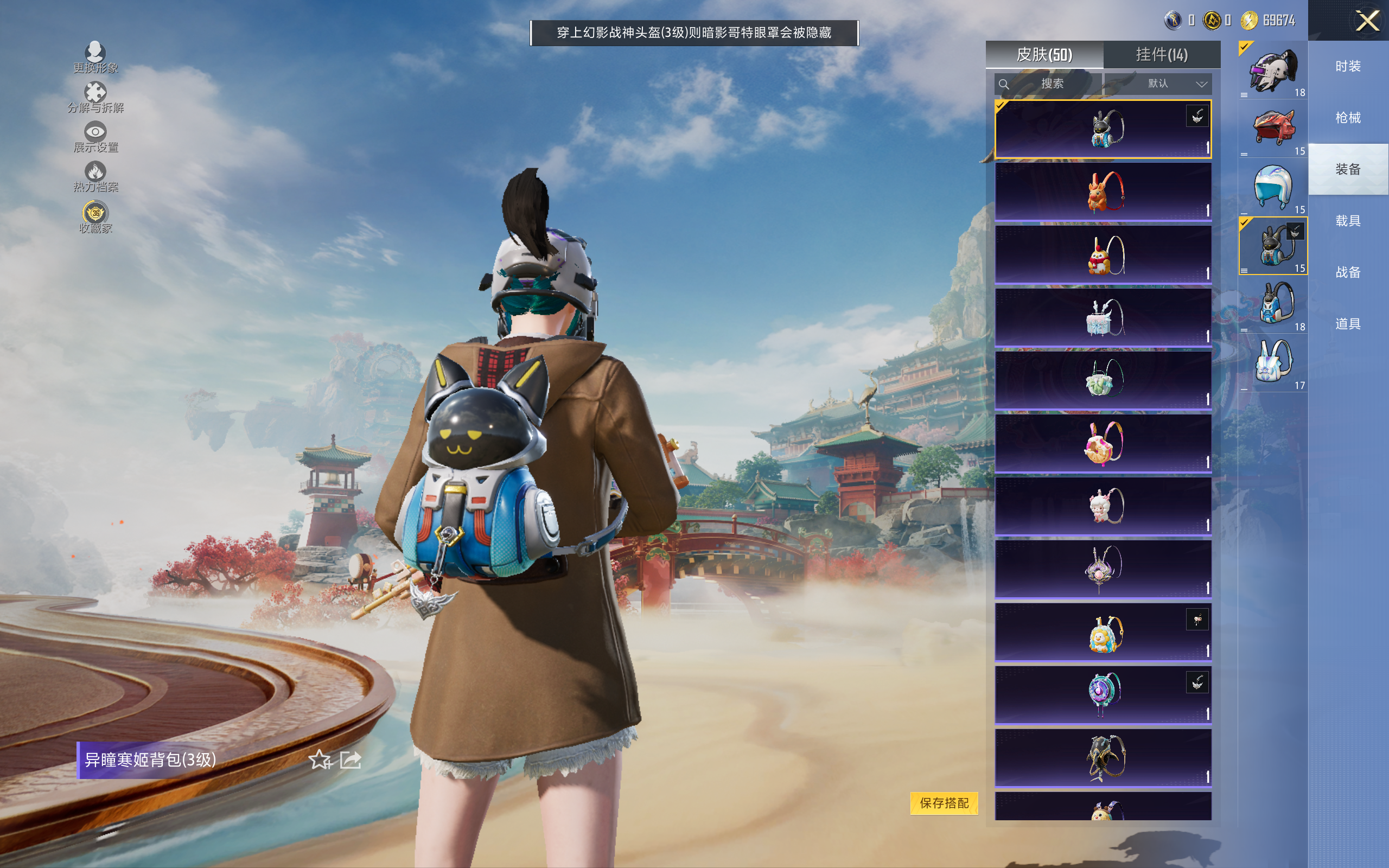The image size is (1389, 868).
Task: Favorite the backpack with the star icon
Action: (320, 760)
